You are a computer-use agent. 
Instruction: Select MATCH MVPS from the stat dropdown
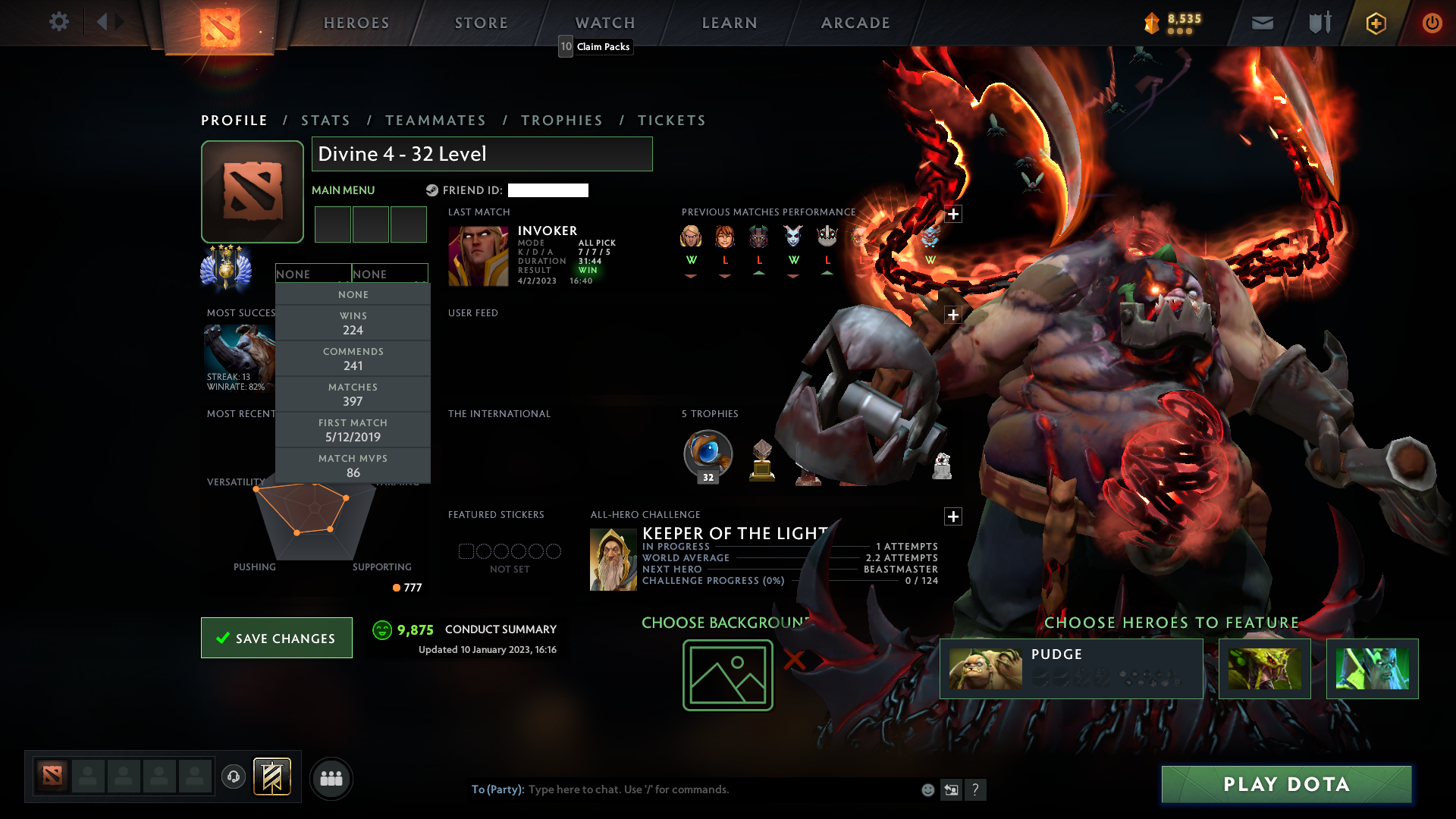353,465
